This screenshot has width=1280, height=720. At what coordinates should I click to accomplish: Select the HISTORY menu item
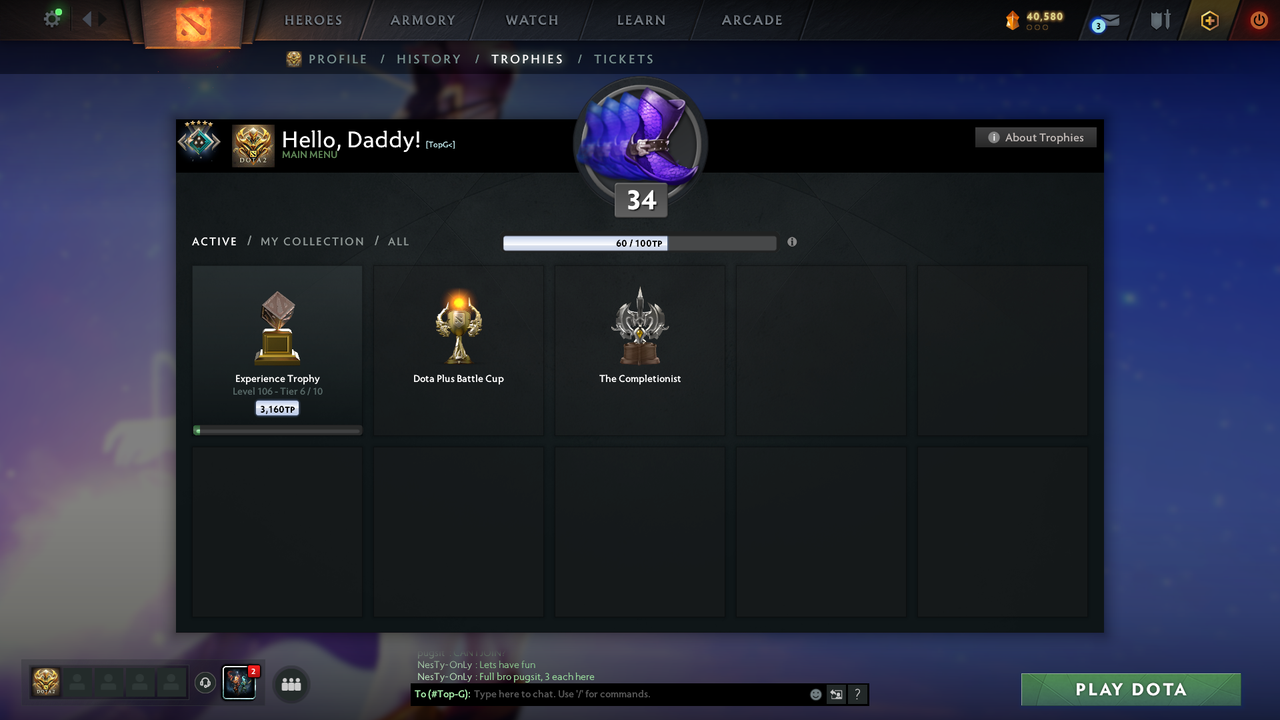pyautogui.click(x=429, y=59)
